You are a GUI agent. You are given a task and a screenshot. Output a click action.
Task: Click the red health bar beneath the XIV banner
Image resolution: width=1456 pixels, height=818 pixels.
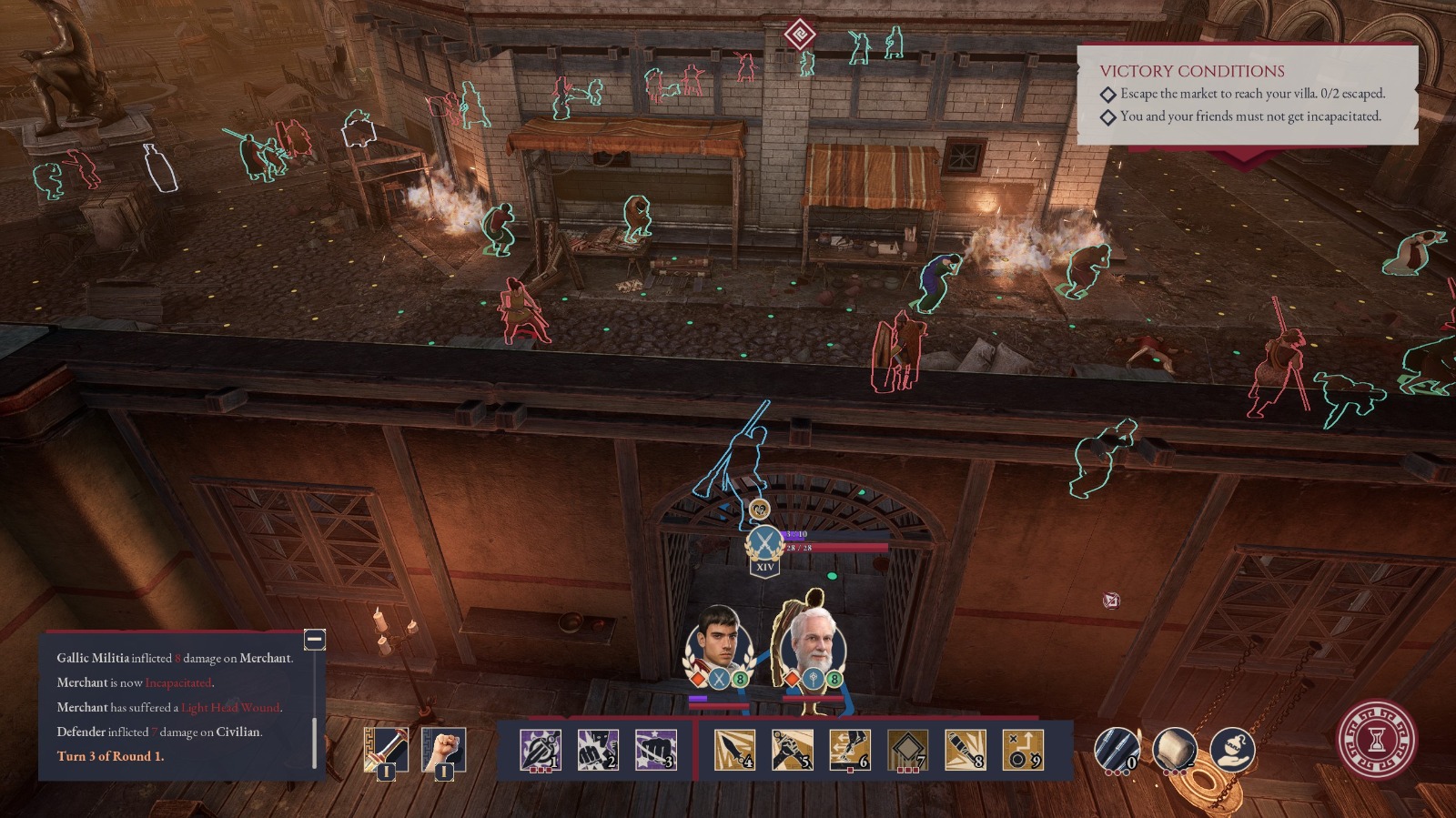[x=833, y=548]
